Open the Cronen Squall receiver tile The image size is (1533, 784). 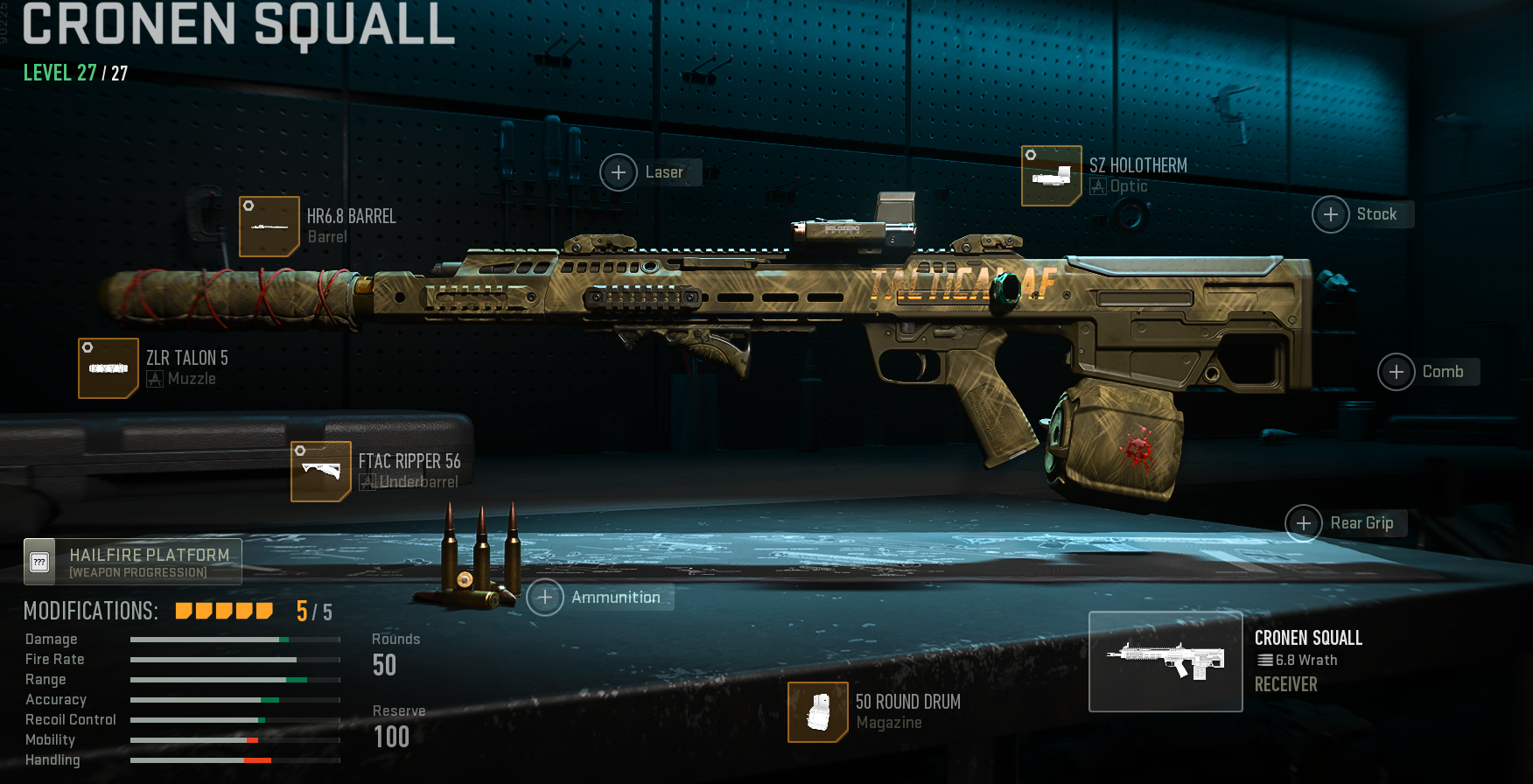pos(1165,661)
